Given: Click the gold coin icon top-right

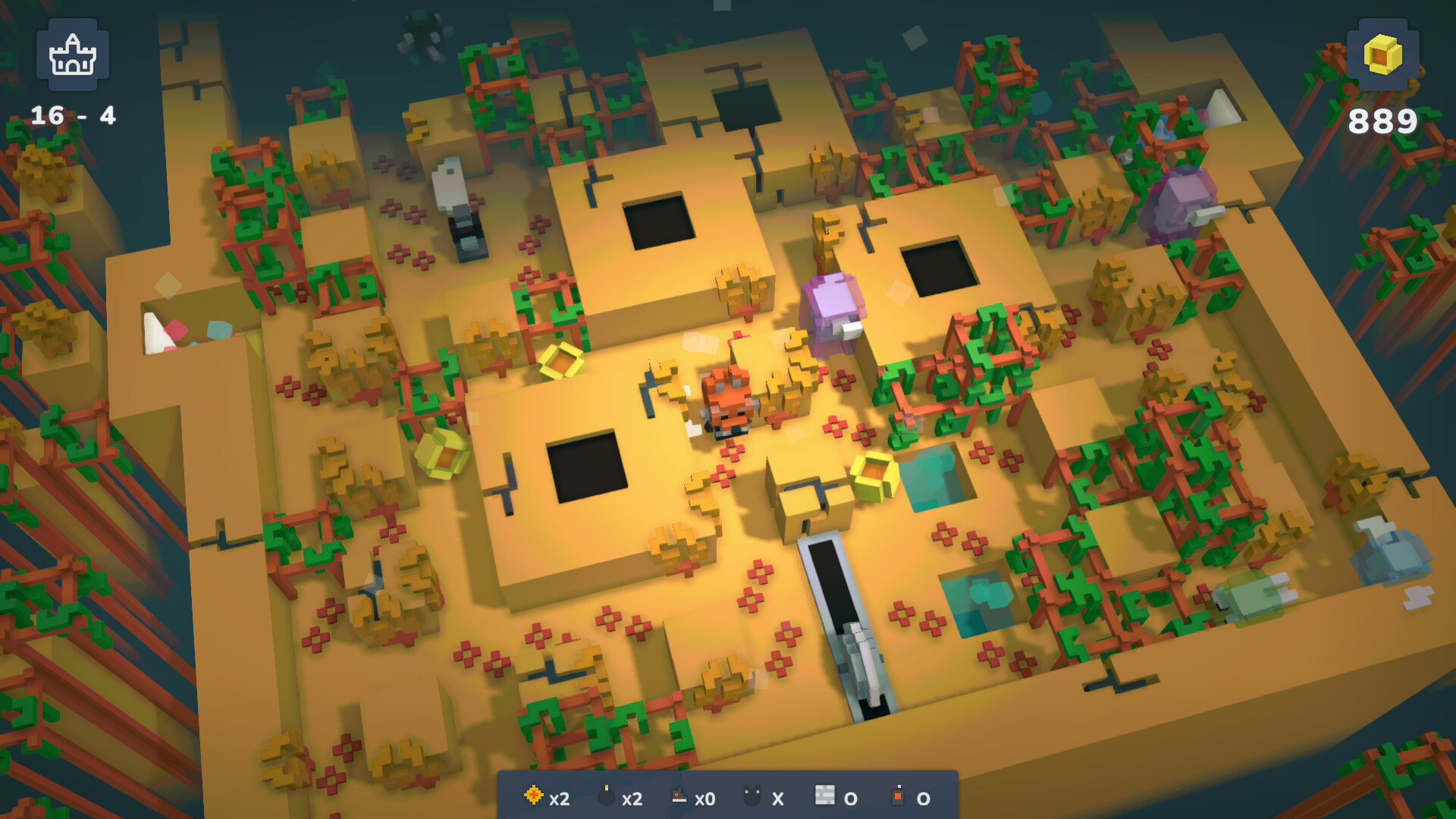Looking at the screenshot, I should [1384, 54].
